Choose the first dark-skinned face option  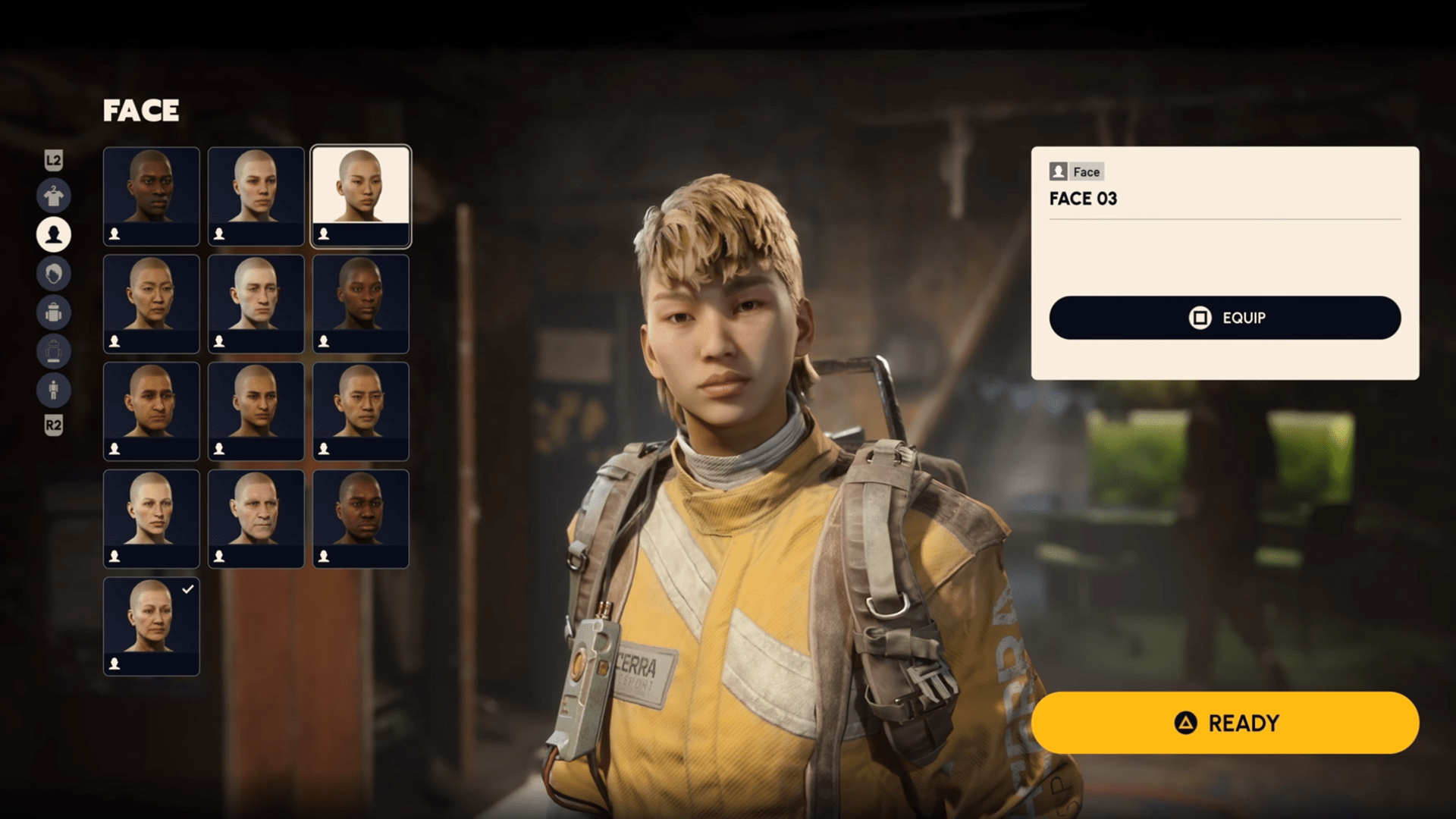151,196
